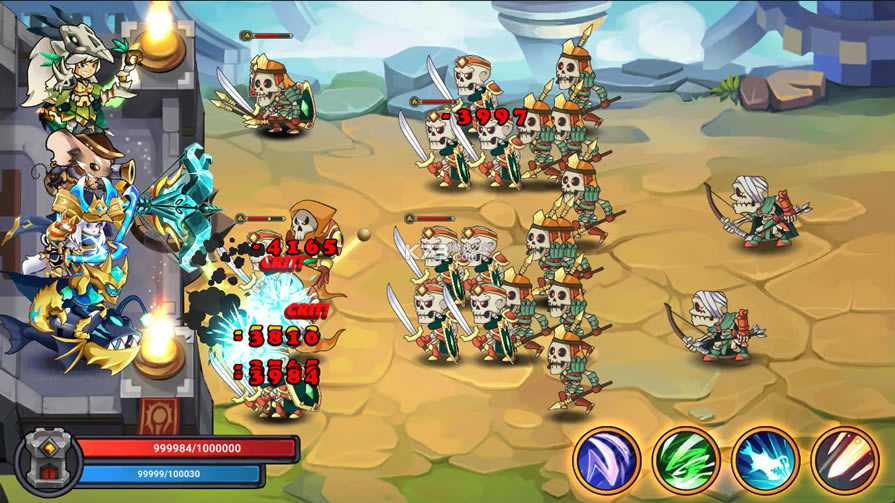Trigger the red falling blades skill
Screen dimensions: 895x503
[x=844, y=461]
